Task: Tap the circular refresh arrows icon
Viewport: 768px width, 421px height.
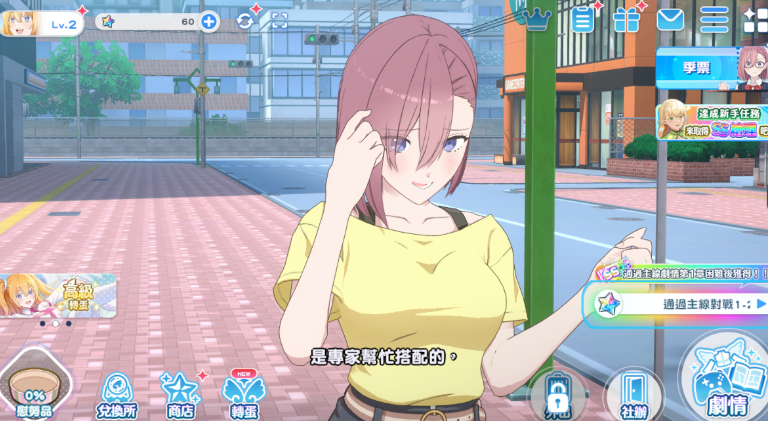Action: [245, 21]
